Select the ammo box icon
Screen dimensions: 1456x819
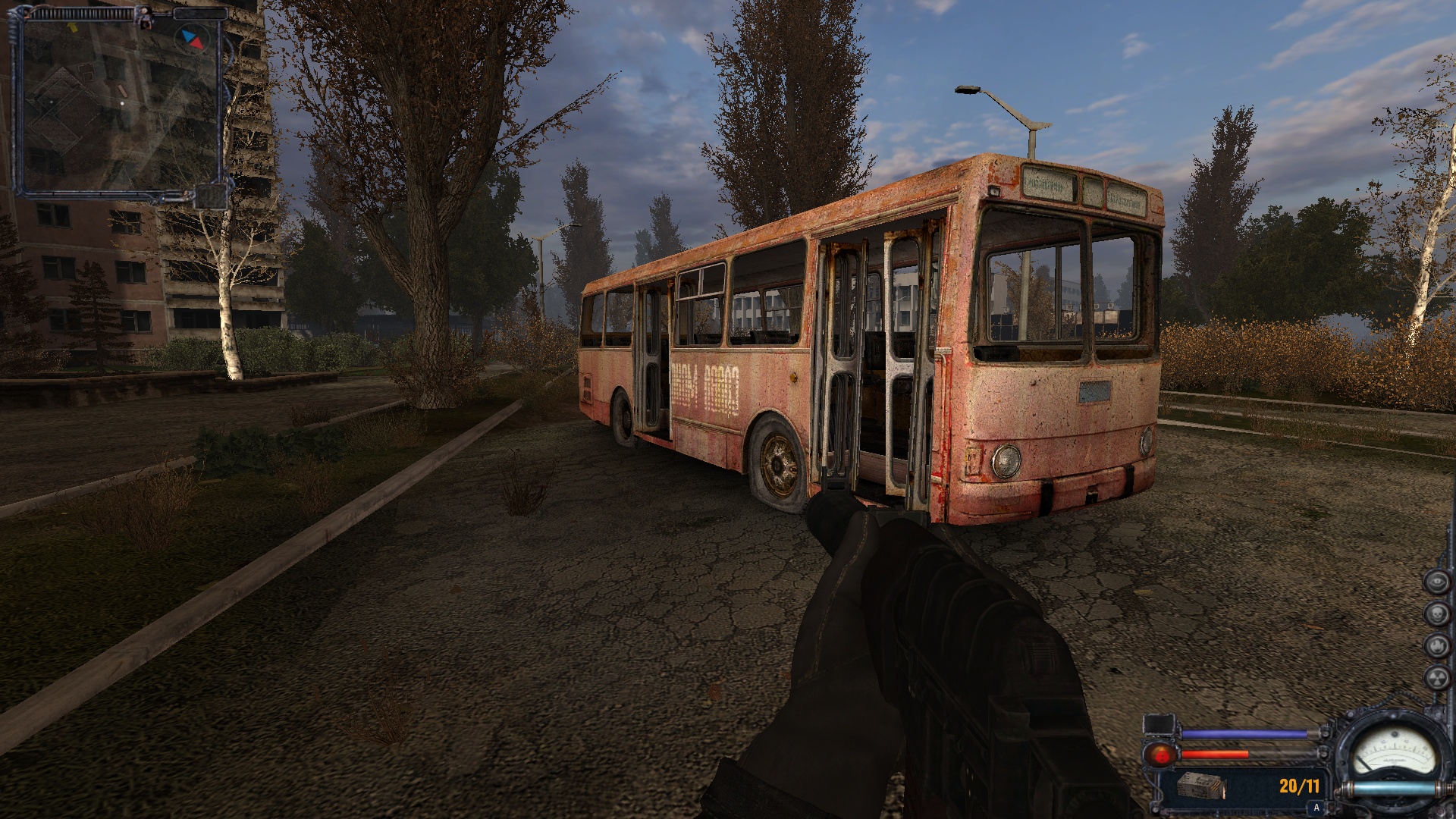click(x=1202, y=786)
